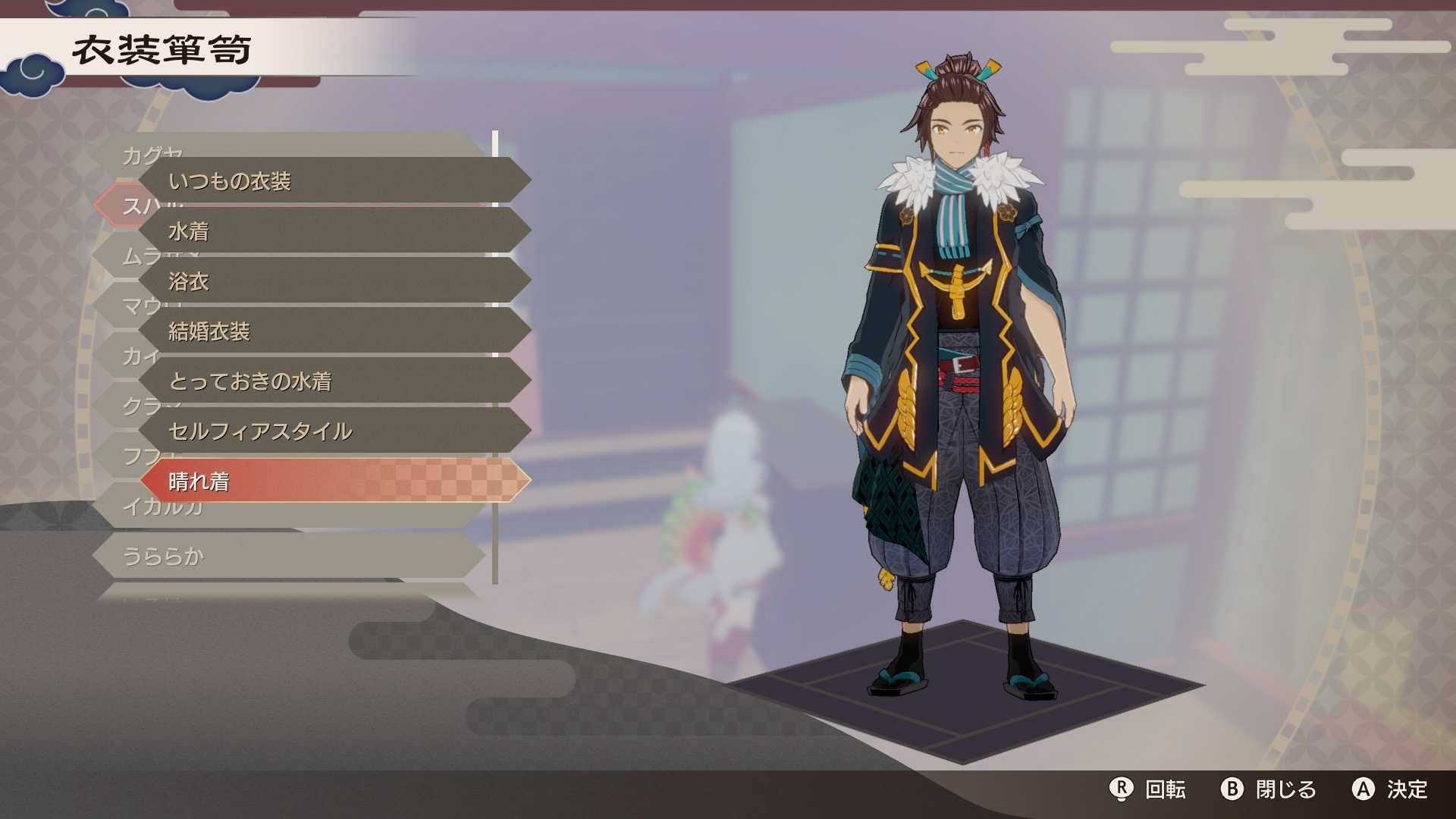This screenshot has height=819, width=1456.
Task: Pick the 浴衣 yukata outfit
Action: pyautogui.click(x=334, y=281)
